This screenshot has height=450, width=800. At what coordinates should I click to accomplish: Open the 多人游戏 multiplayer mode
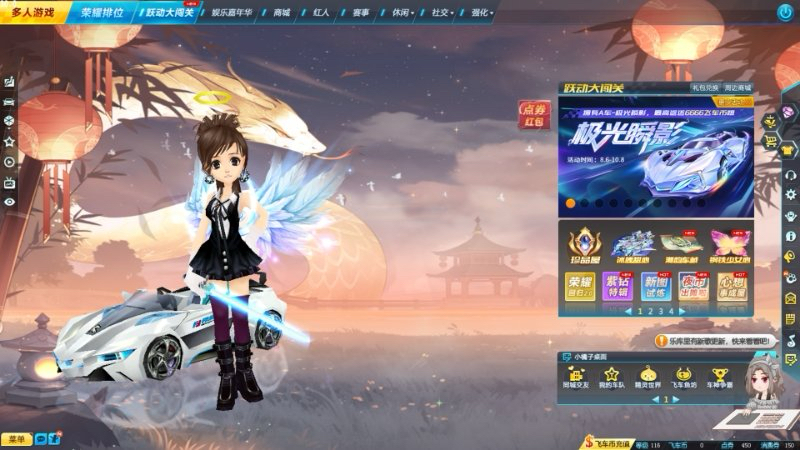(34, 12)
